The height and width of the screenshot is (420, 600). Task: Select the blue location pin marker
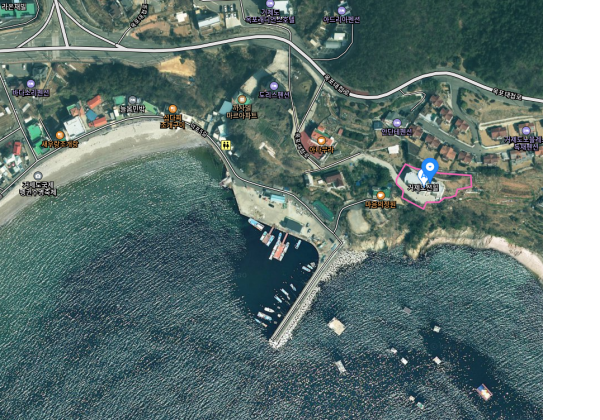point(430,166)
